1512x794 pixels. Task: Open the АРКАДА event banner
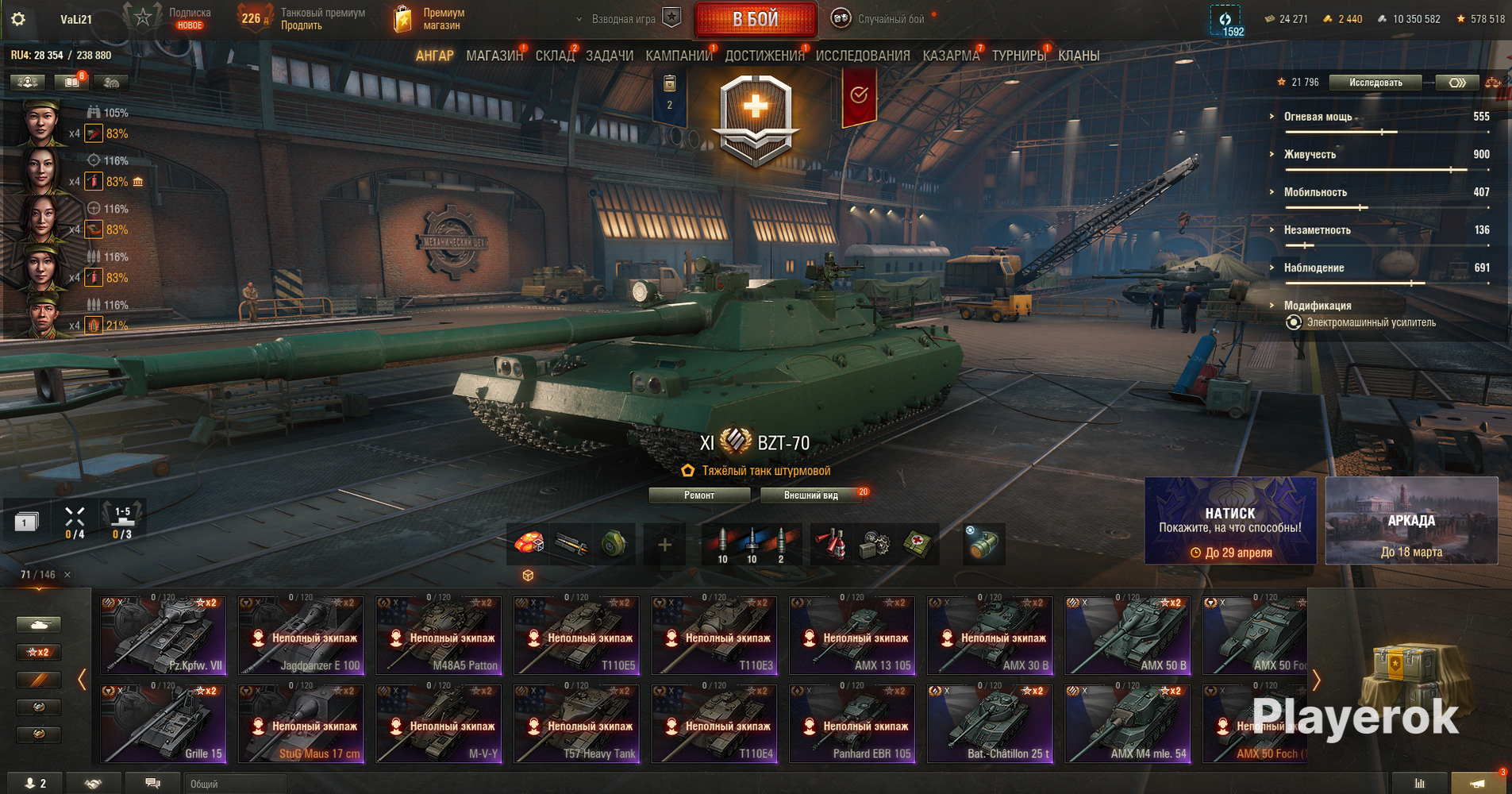pos(1411,521)
